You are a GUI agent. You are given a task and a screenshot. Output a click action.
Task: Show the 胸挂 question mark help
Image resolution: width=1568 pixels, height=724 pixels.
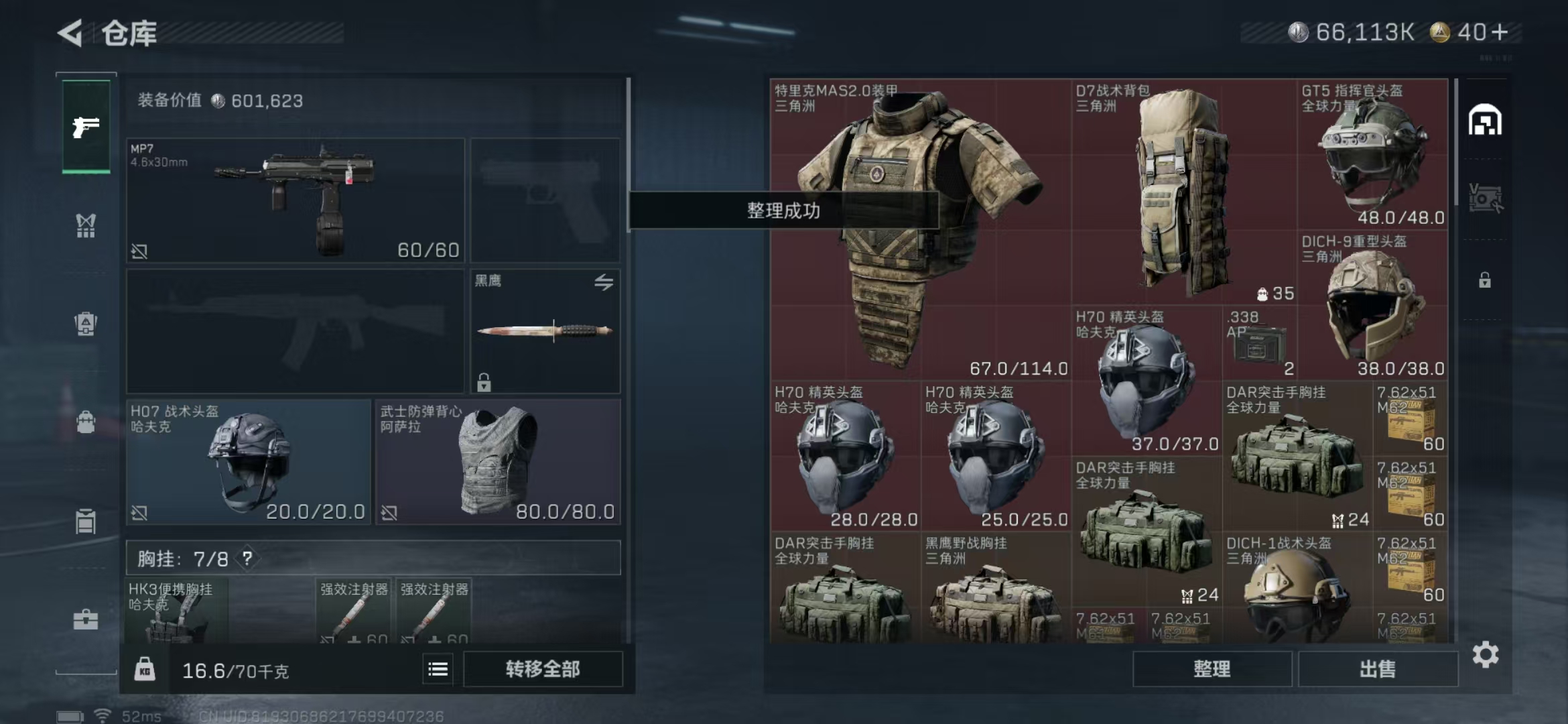point(247,558)
